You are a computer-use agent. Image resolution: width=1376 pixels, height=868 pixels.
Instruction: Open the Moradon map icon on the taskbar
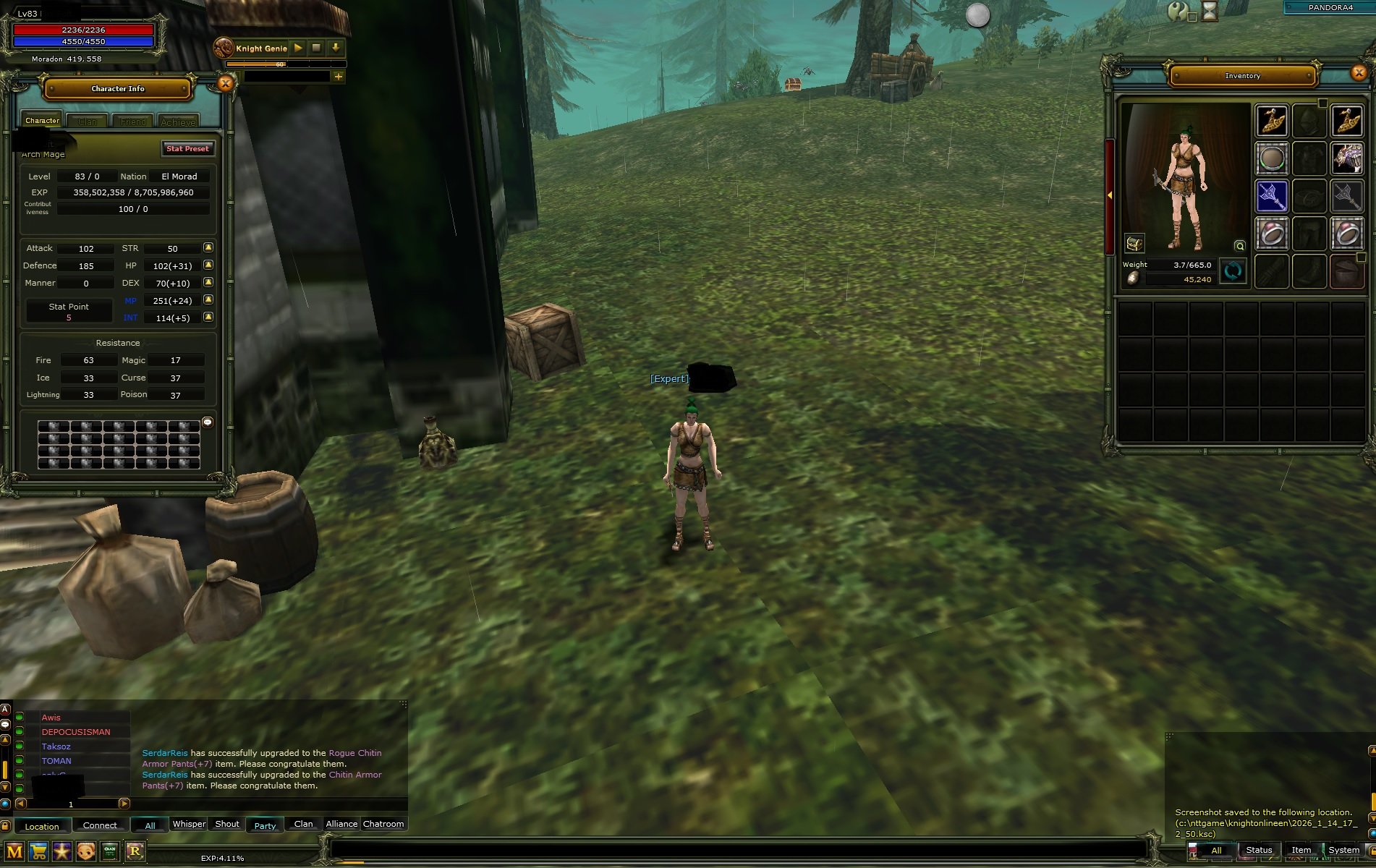point(13,851)
